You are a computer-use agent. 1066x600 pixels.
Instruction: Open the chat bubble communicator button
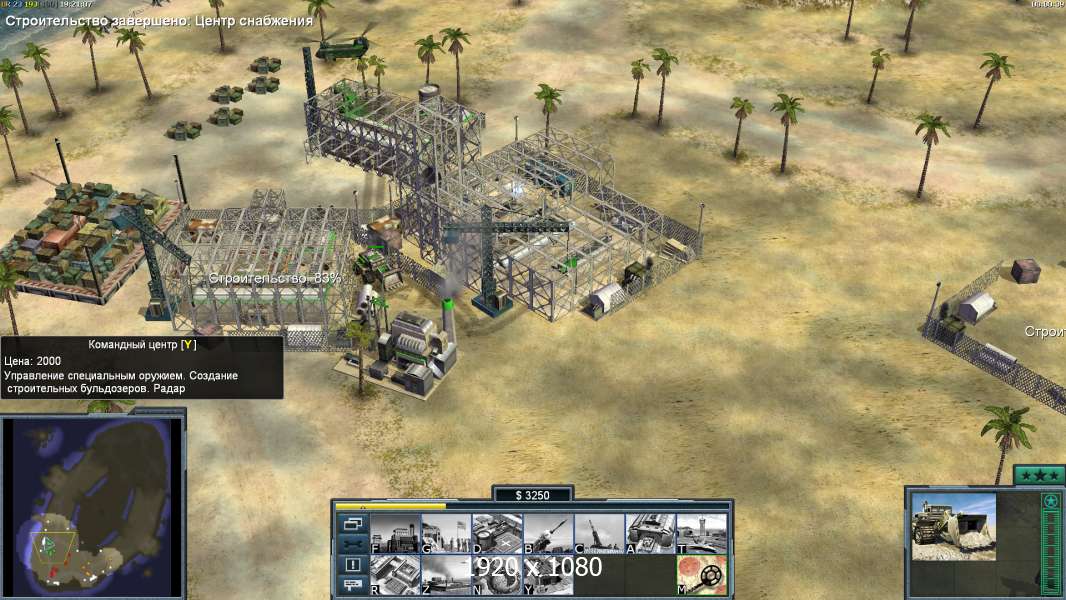click(352, 586)
